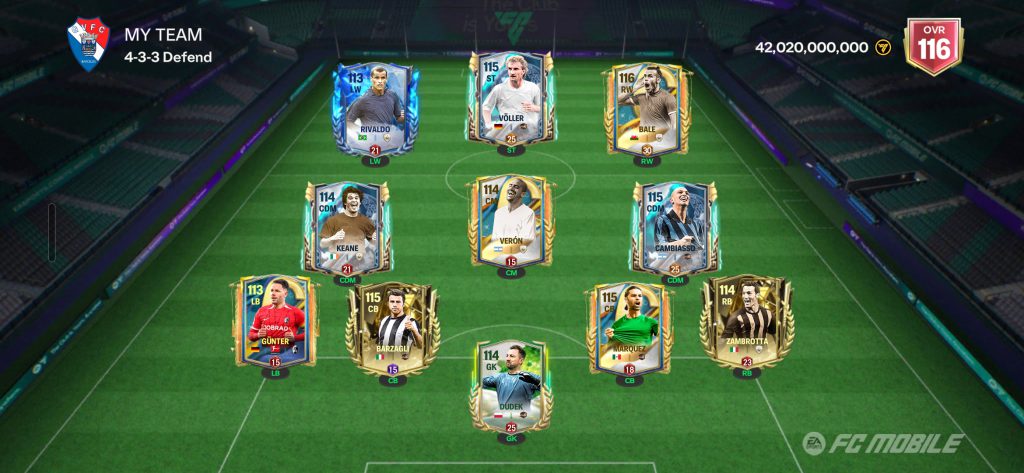This screenshot has width=1024, height=473.
Task: Select Zambrotta's right back card
Action: (746, 322)
